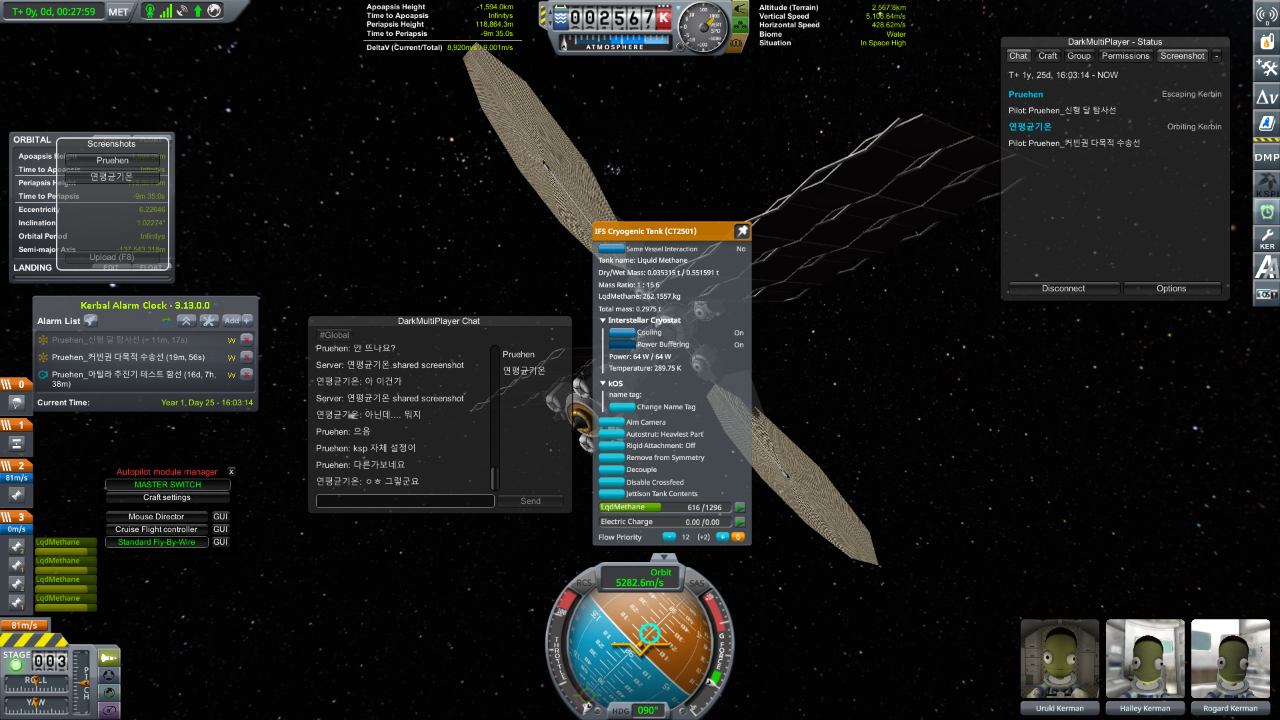Send the chat message

(x=530, y=501)
